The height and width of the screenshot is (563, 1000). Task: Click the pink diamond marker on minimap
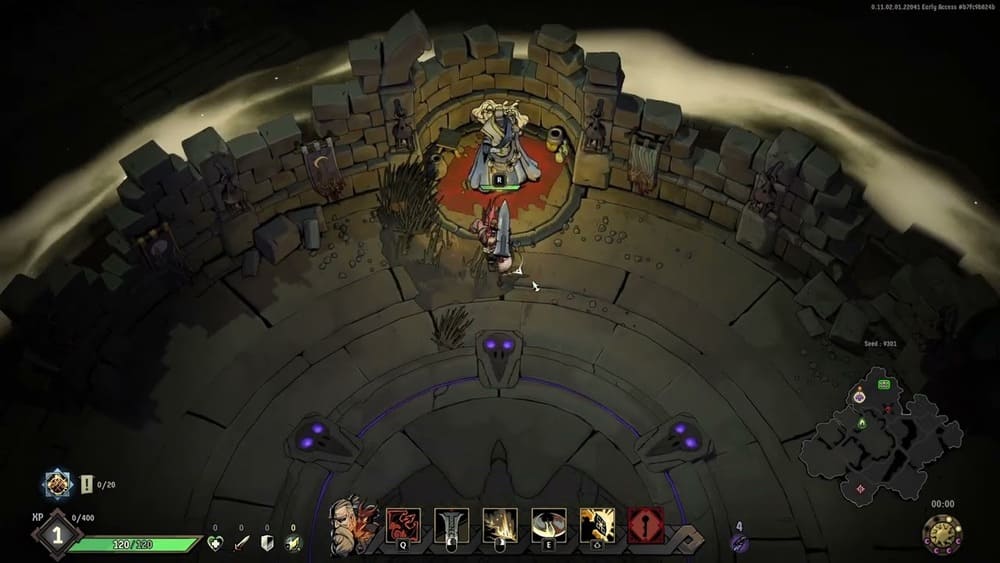[x=860, y=489]
